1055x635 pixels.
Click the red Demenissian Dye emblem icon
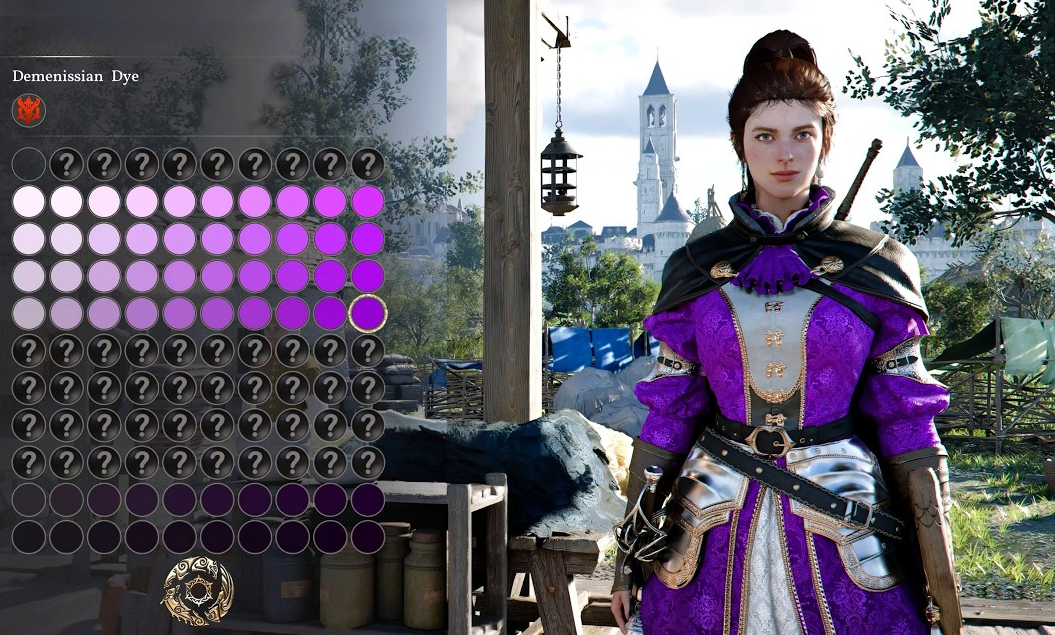coord(29,110)
